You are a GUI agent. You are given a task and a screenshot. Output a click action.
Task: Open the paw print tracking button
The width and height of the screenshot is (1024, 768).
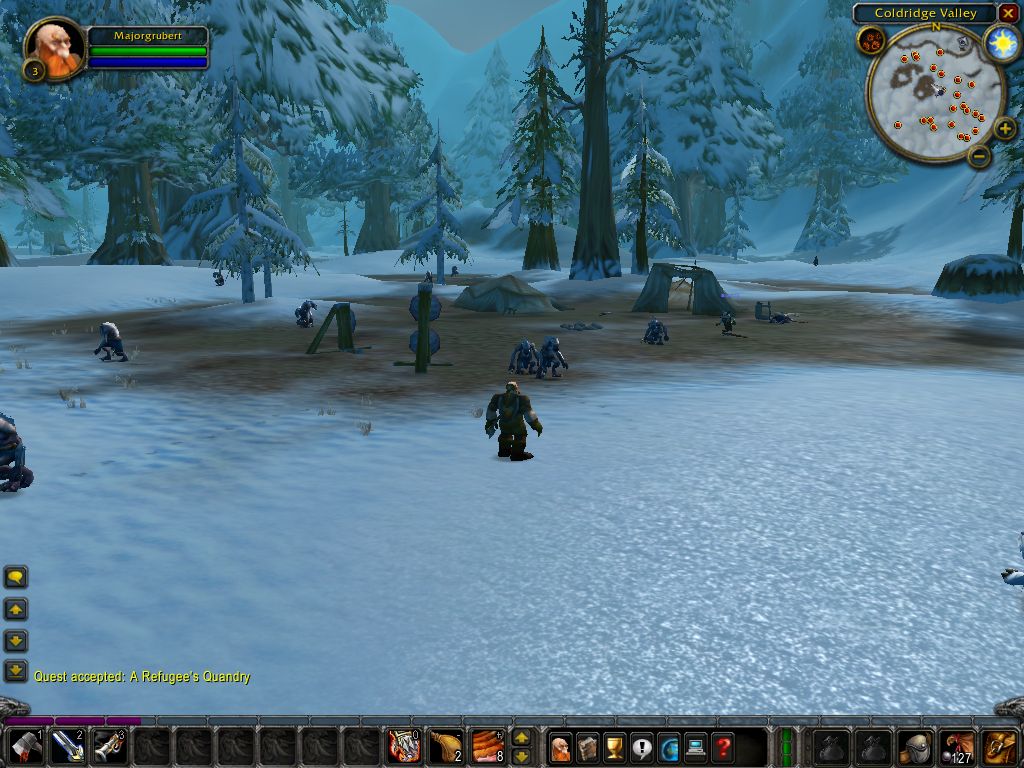pos(871,41)
